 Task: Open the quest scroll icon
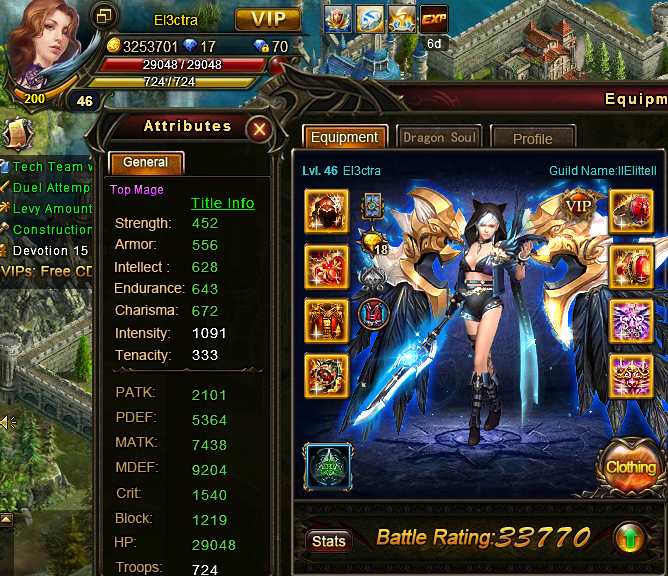click(x=16, y=134)
